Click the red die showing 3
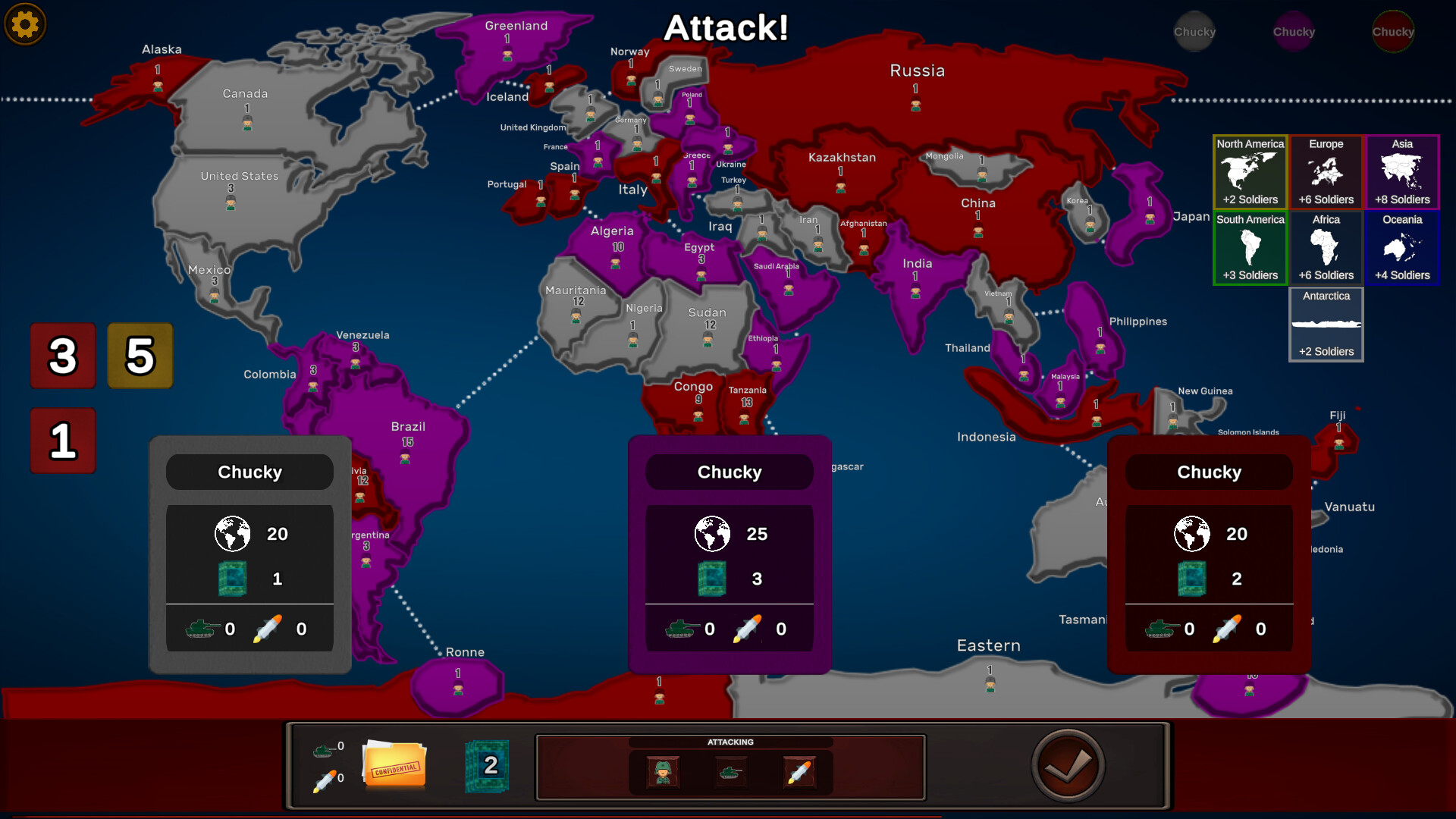1456x819 pixels. coord(63,356)
